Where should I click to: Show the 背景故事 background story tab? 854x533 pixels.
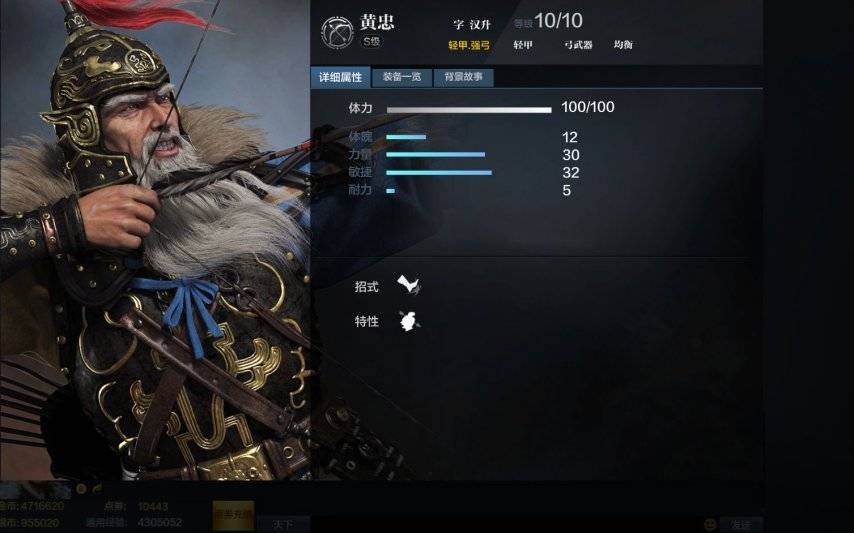(x=463, y=77)
